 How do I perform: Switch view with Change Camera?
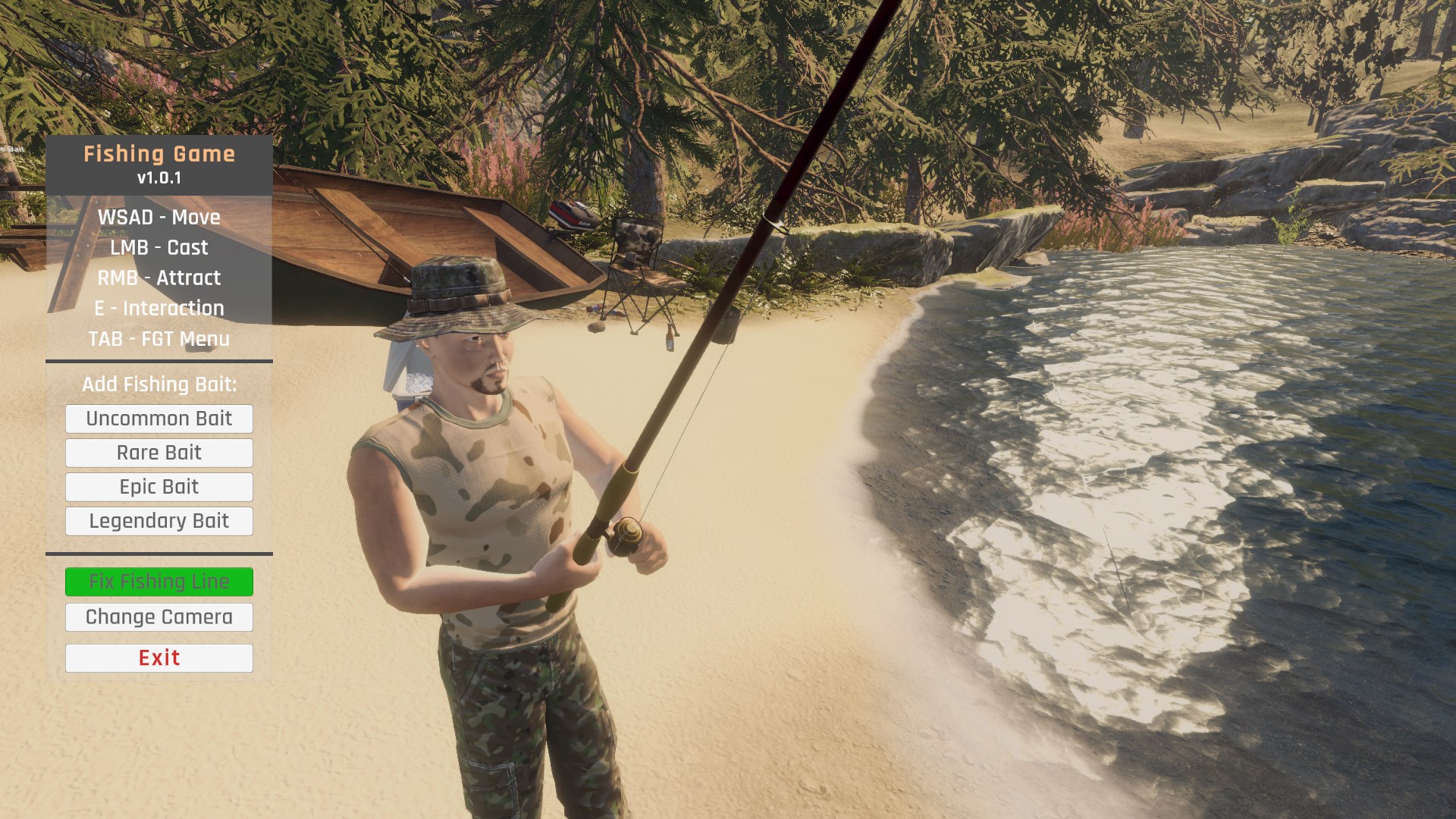tap(159, 617)
